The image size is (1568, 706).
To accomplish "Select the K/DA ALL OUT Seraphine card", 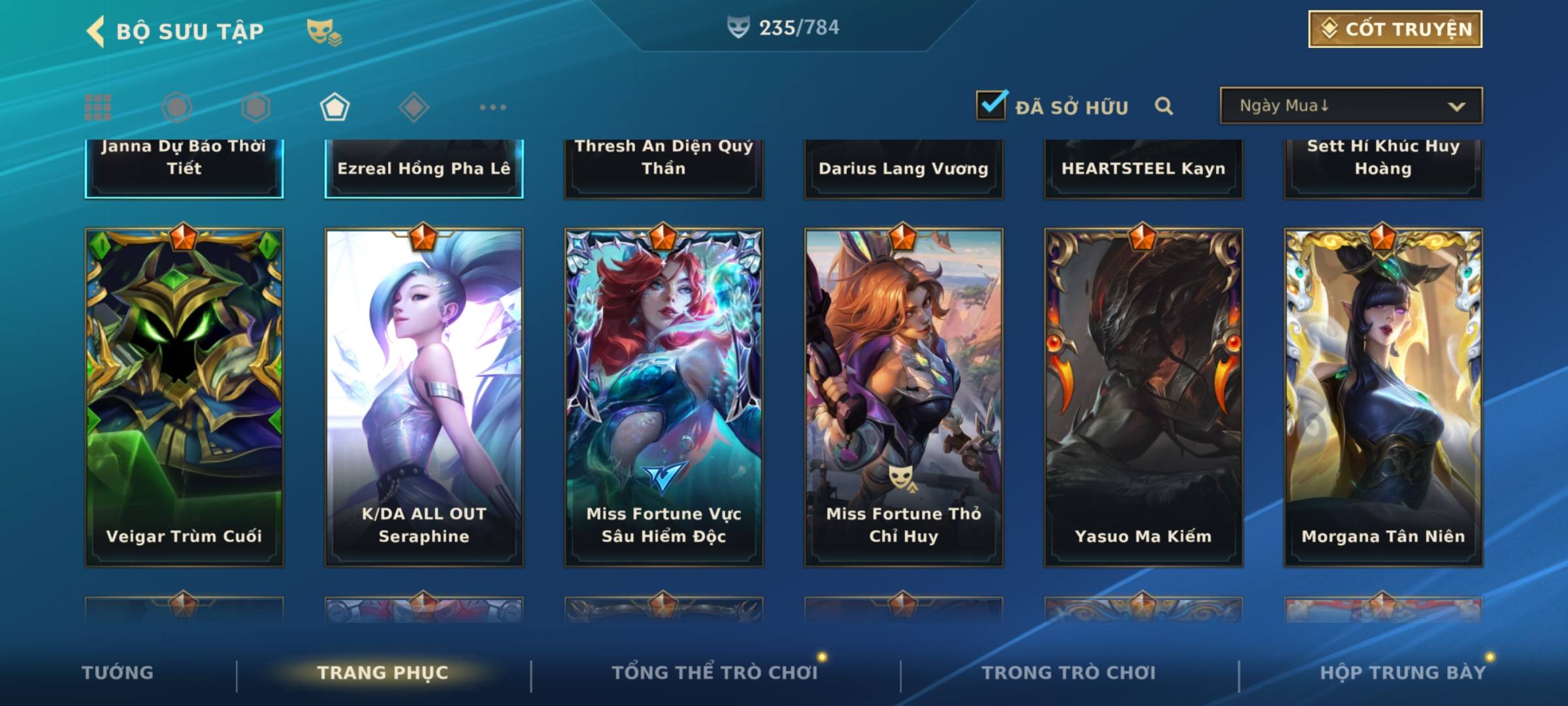I will click(x=424, y=397).
